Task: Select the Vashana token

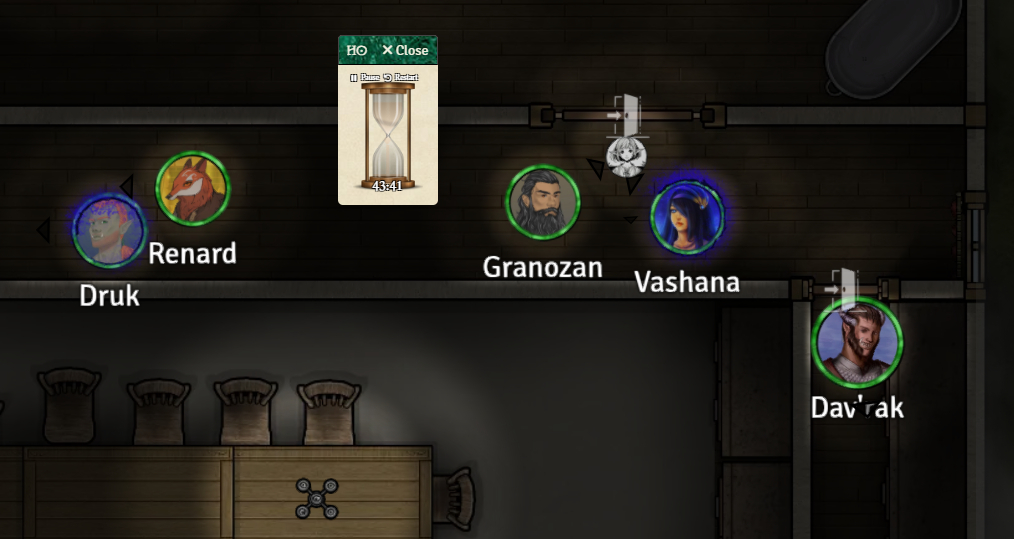Action: [x=687, y=217]
